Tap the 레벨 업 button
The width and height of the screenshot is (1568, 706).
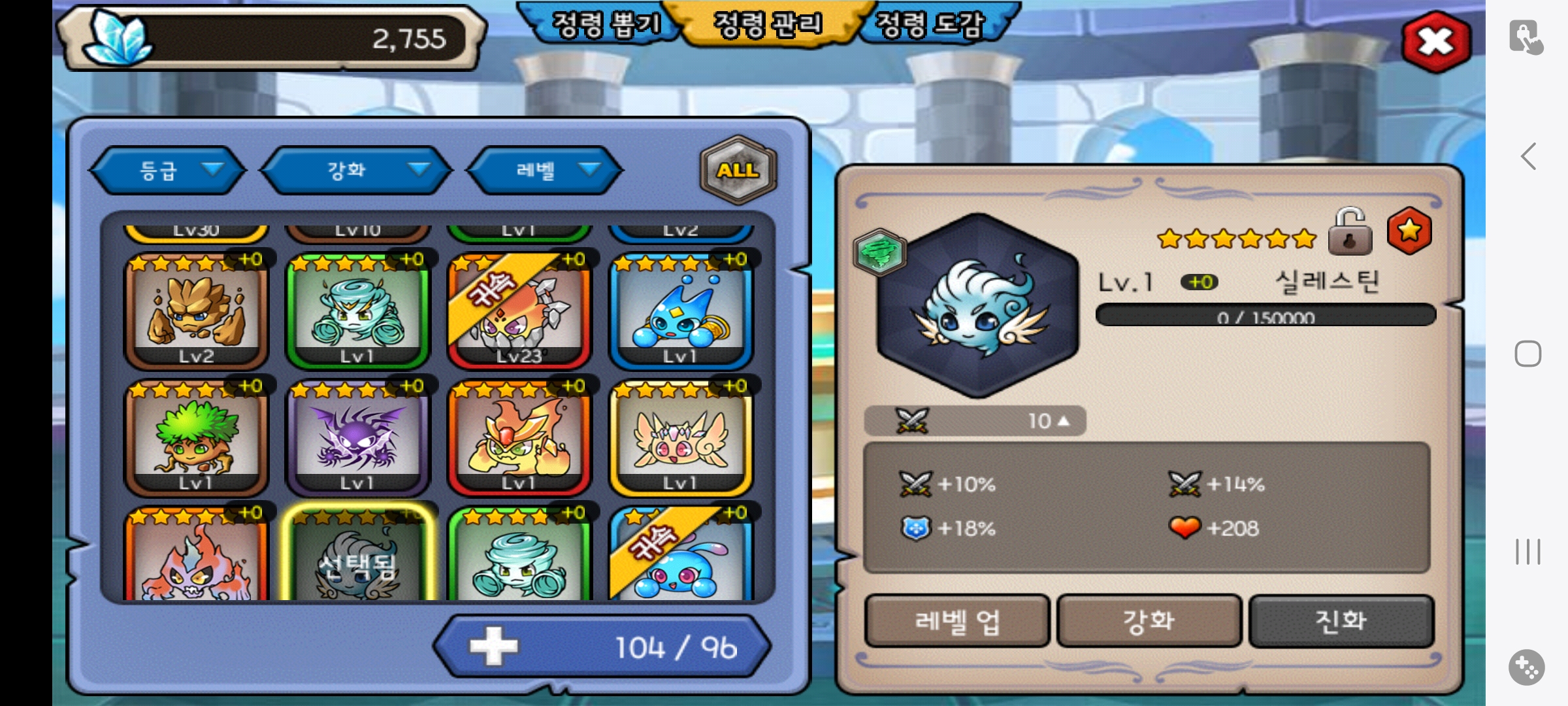point(957,621)
